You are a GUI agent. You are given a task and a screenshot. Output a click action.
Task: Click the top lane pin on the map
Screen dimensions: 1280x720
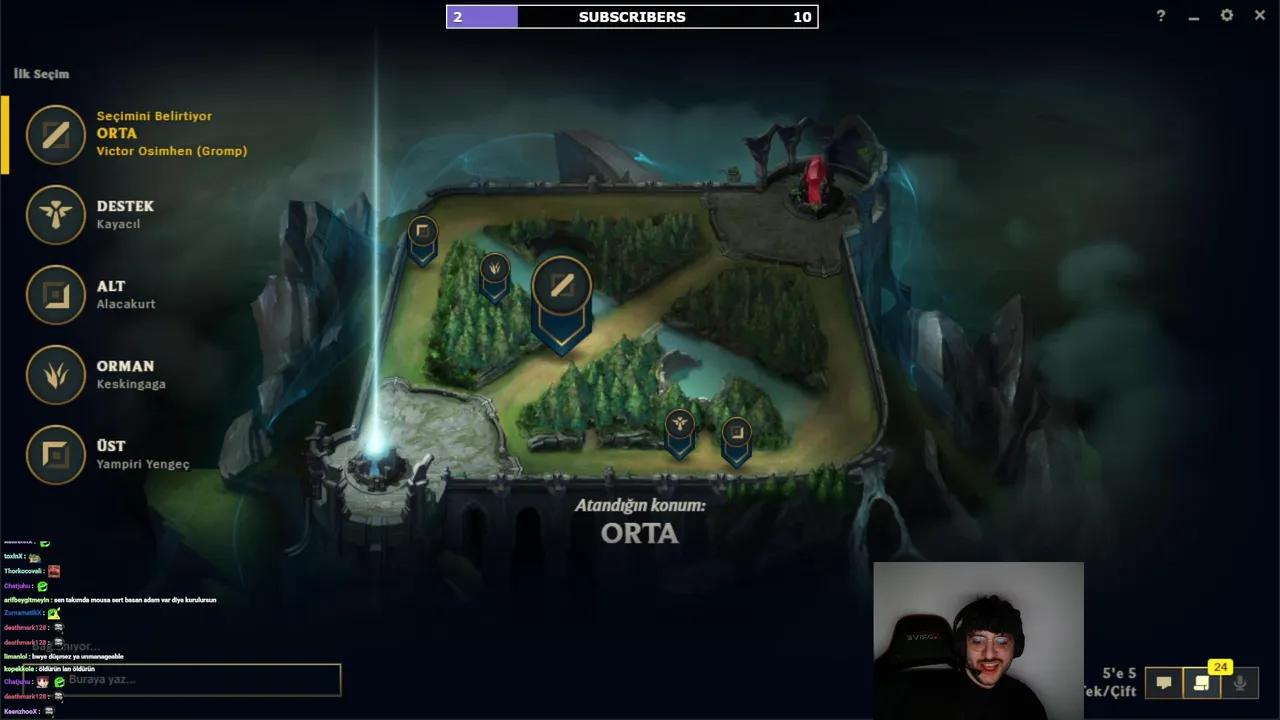tap(421, 231)
